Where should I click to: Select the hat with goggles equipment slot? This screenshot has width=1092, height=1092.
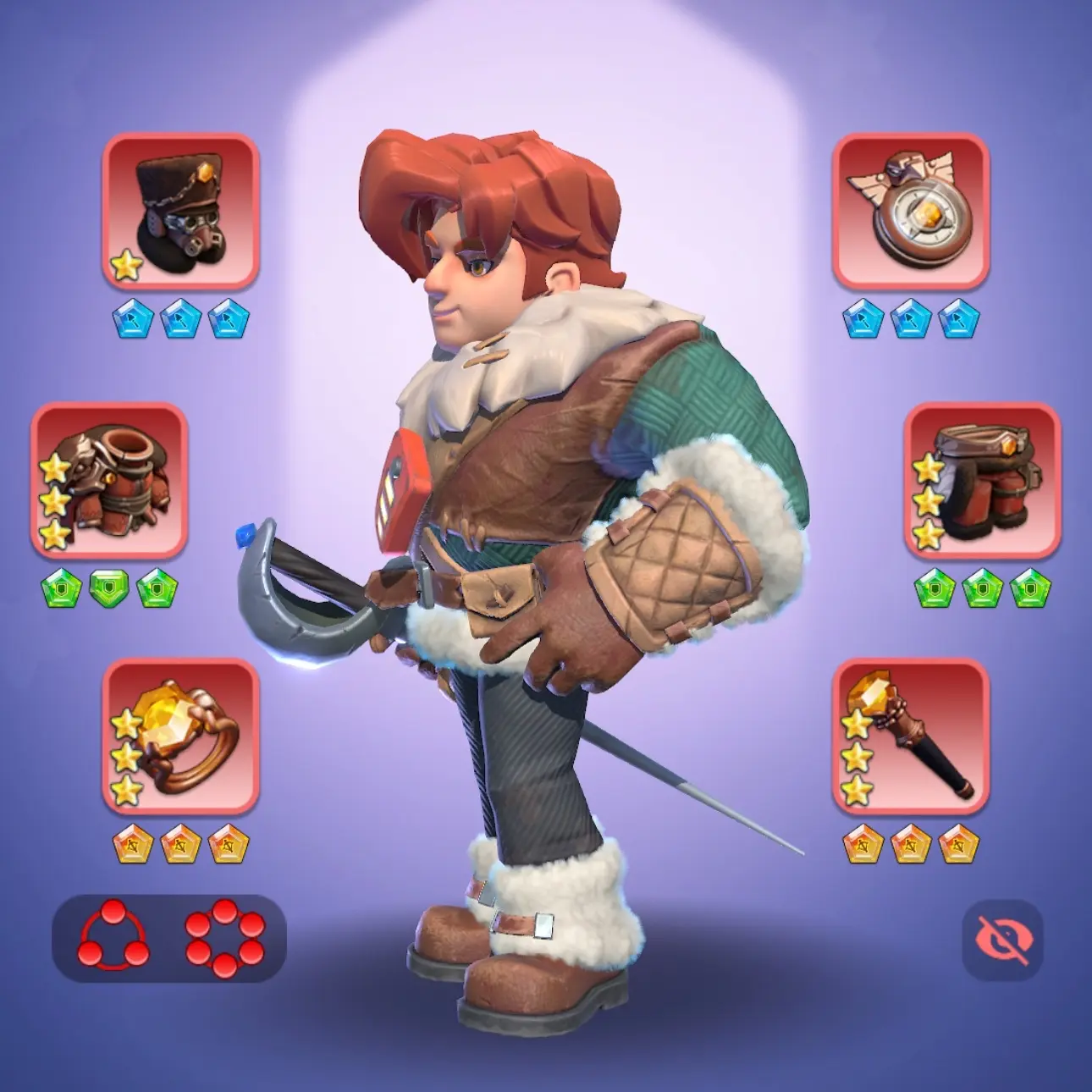coord(180,211)
